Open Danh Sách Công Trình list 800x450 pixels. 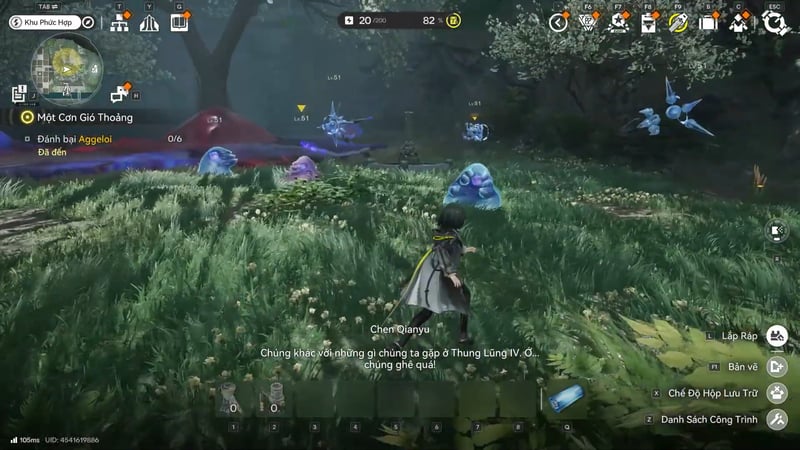[777, 419]
